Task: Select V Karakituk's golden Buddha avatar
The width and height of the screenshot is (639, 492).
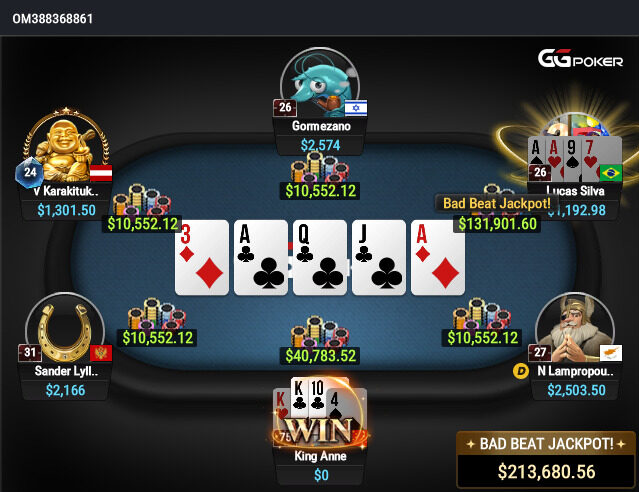Action: pos(66,148)
